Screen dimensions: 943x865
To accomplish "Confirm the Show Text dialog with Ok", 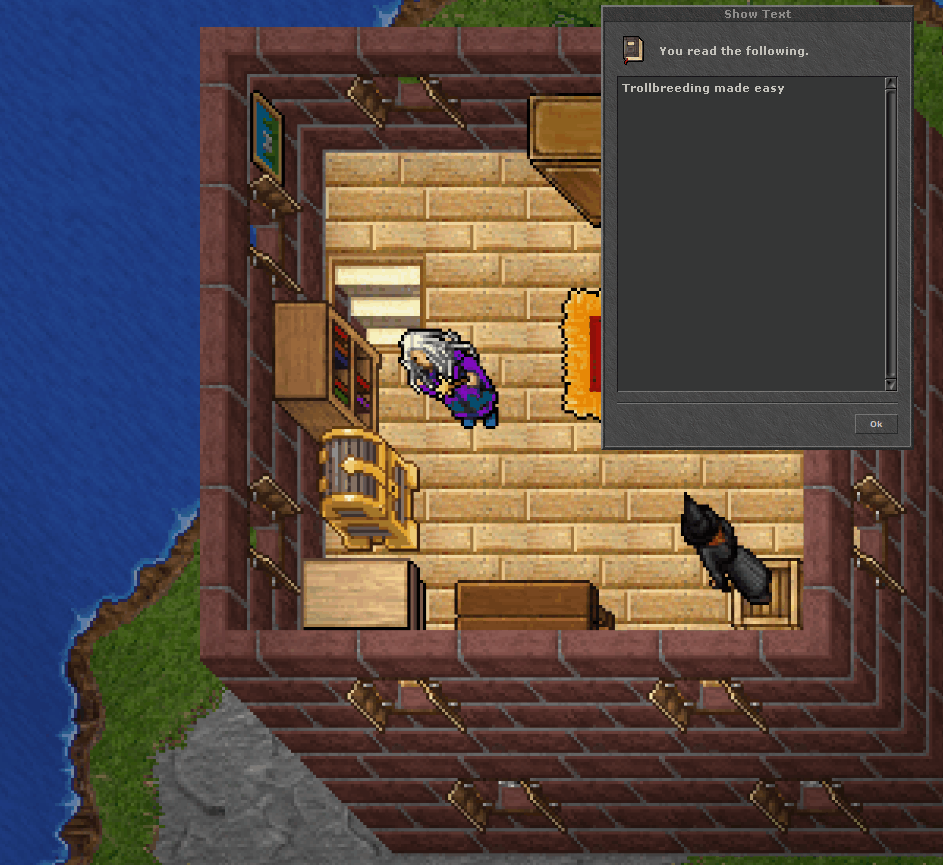I will tap(876, 424).
